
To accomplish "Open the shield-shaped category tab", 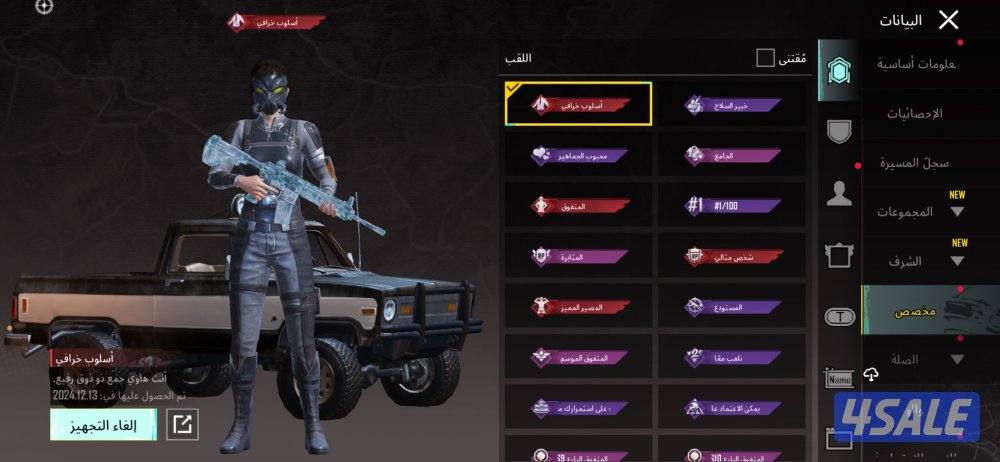I will click(839, 131).
